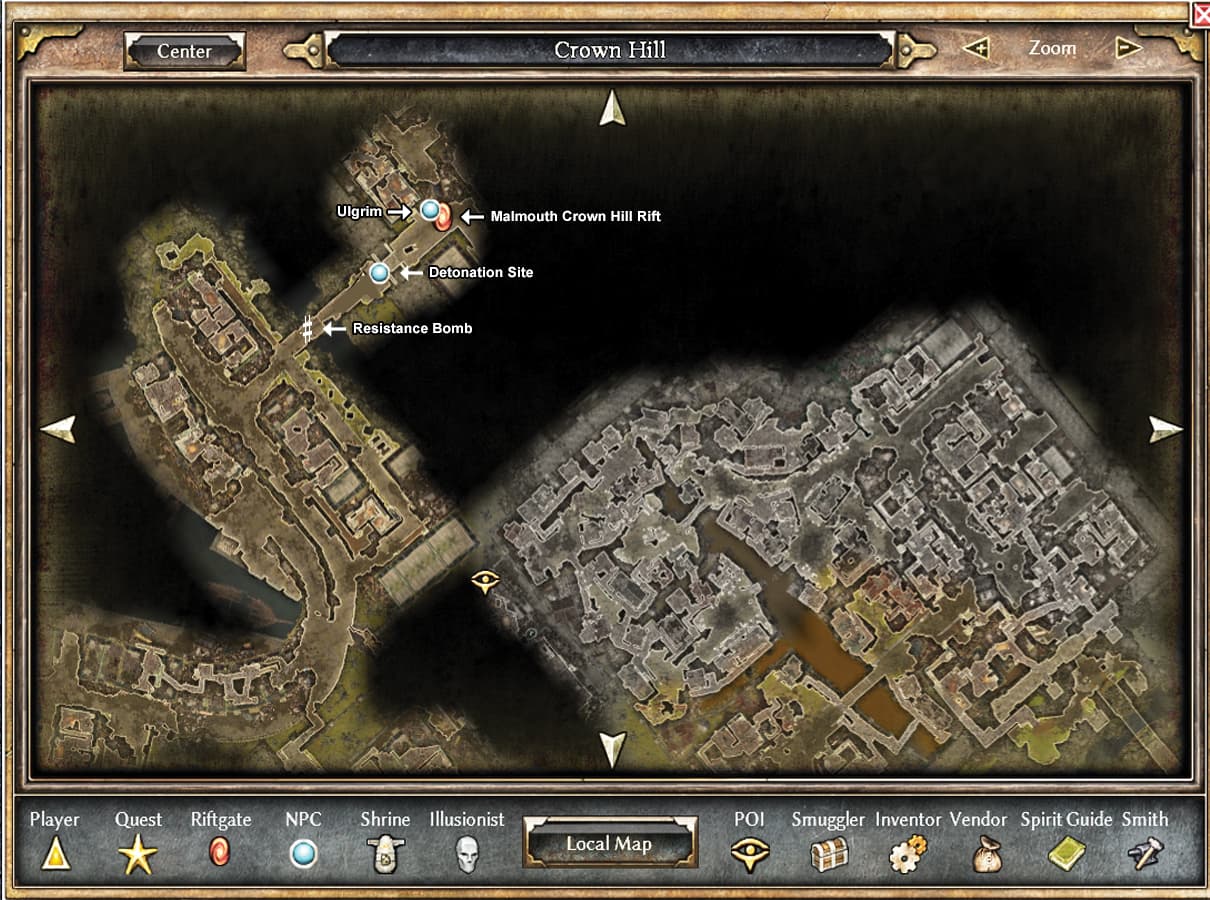
Task: Click the Resistance Bomb marker
Action: pos(308,328)
